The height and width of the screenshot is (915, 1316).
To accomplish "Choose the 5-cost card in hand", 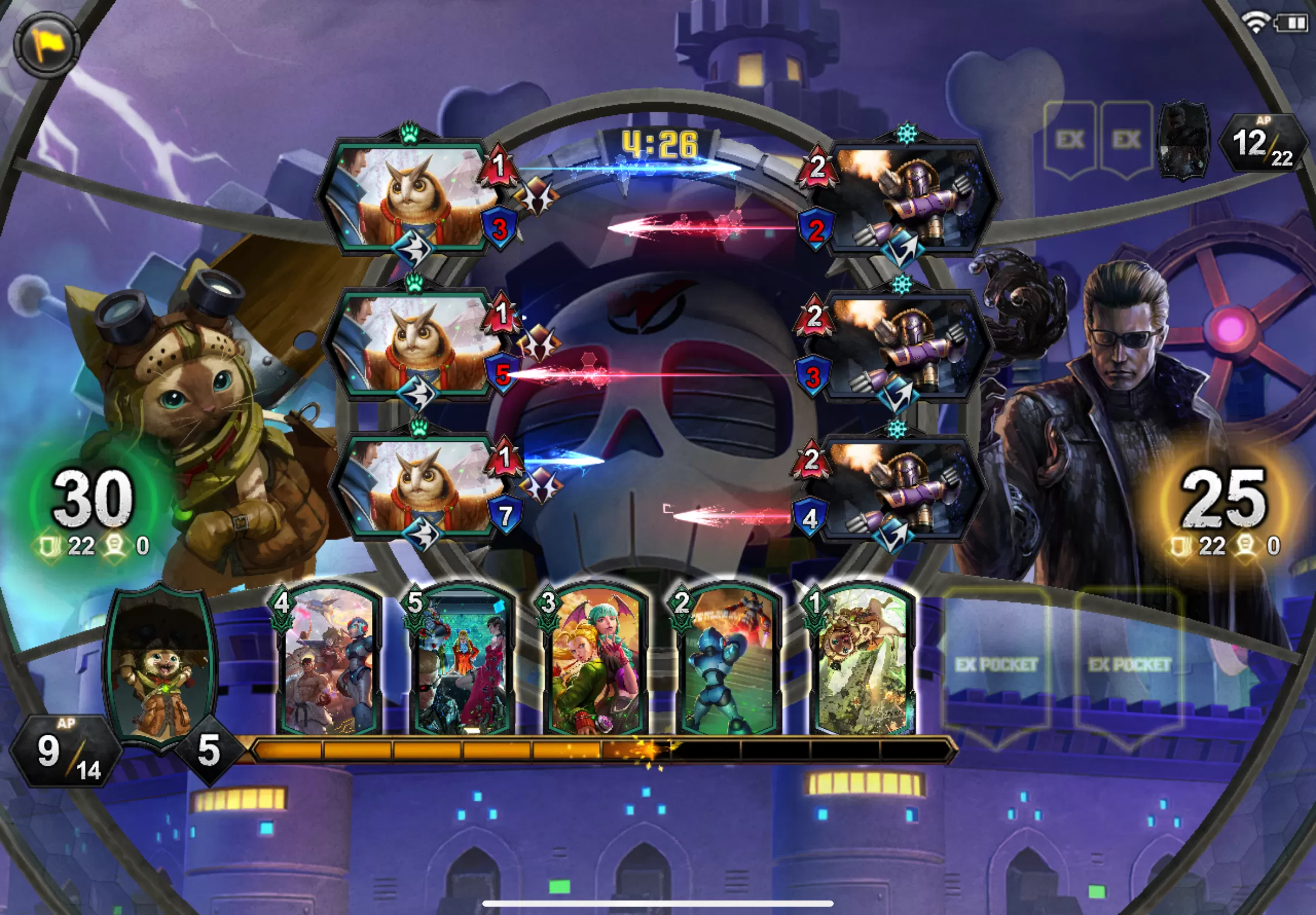I will coord(461,662).
